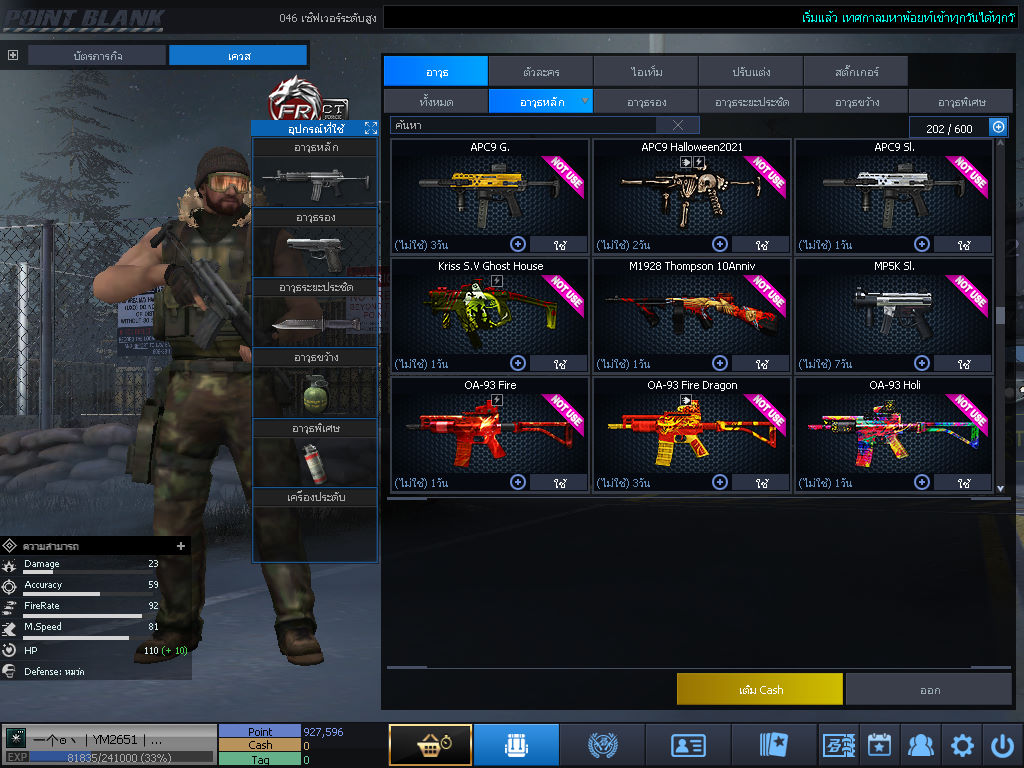1024x768 pixels.
Task: Click the เติม Cash button
Action: [759, 689]
